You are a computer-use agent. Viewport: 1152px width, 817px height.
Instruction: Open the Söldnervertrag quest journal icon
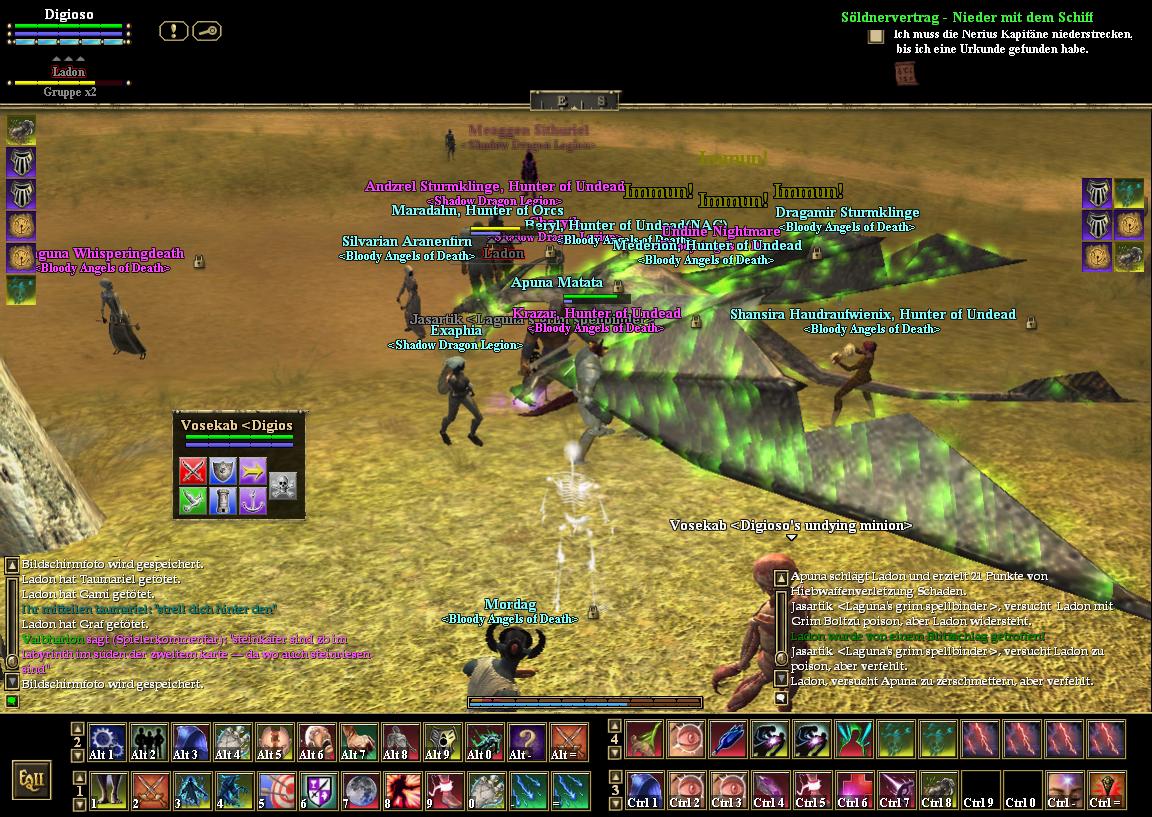876,36
